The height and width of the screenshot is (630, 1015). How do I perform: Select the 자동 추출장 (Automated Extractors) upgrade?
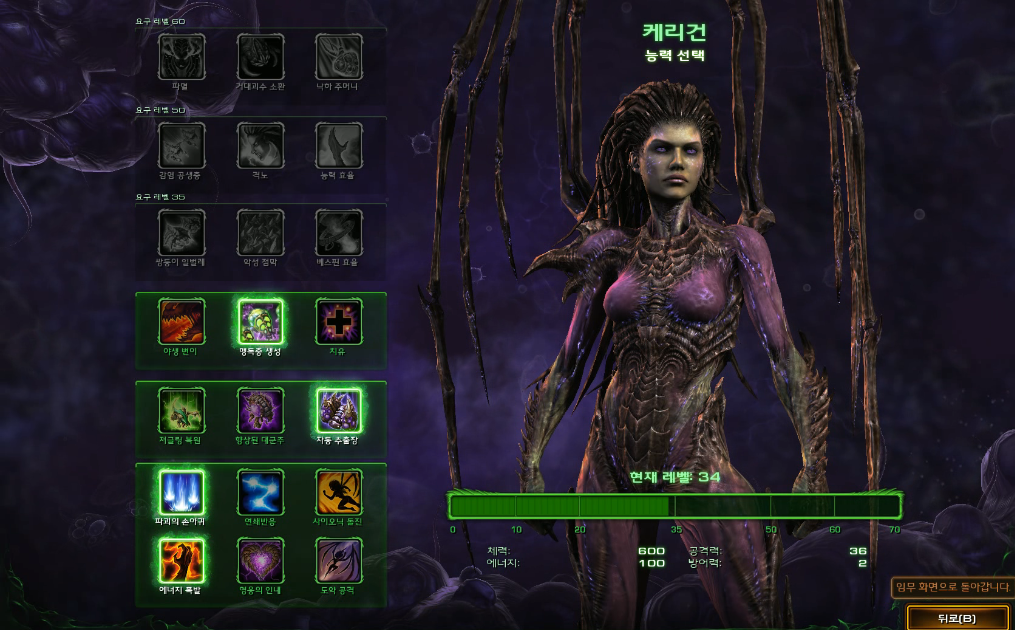point(339,410)
